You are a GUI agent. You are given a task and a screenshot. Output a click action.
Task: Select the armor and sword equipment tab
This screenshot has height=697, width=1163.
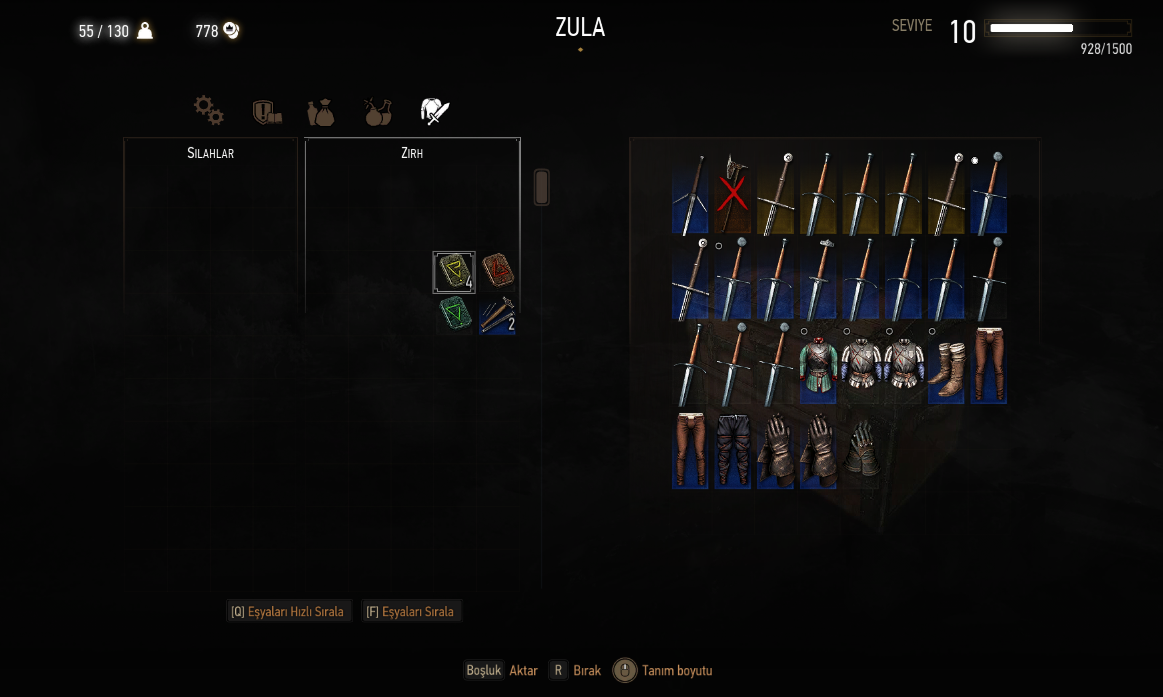435,111
